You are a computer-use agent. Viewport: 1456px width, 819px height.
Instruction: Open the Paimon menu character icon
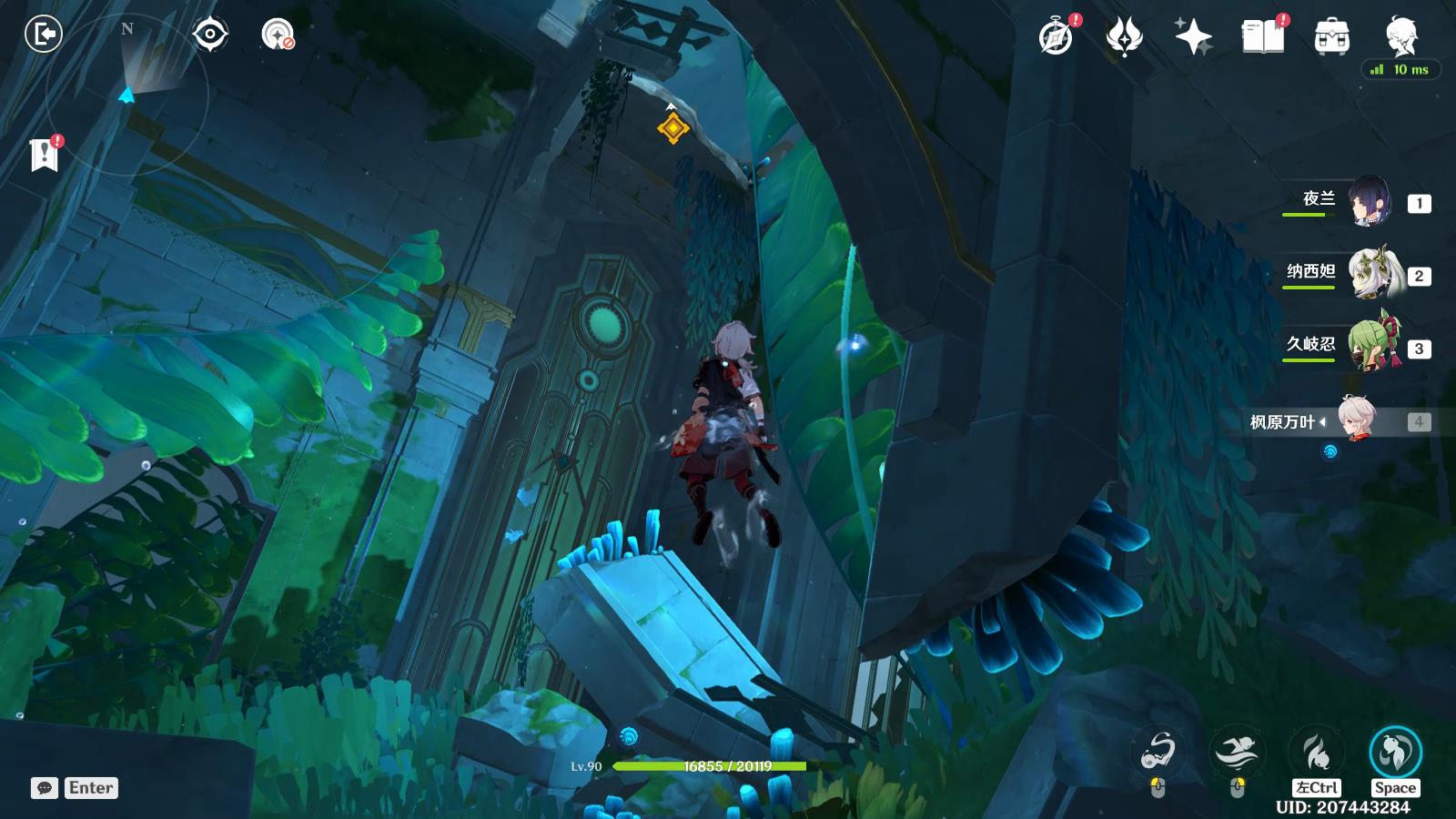1400,35
